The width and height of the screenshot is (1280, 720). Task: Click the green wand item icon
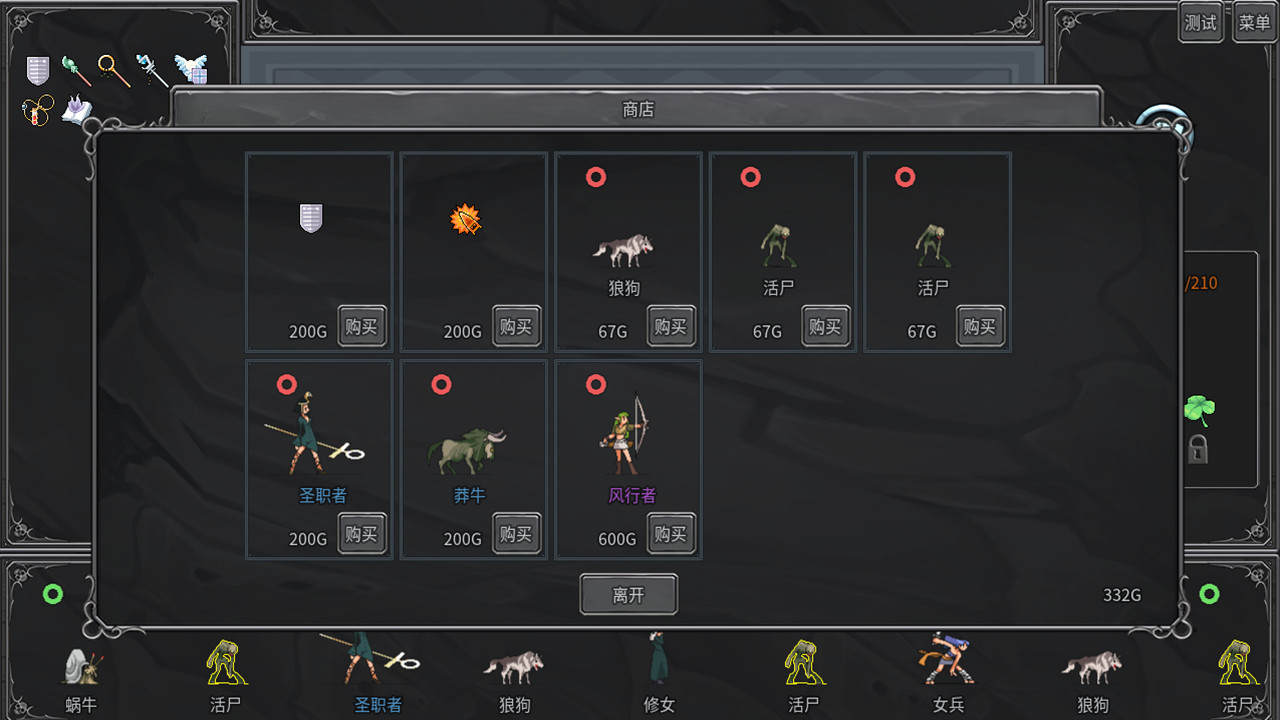coord(77,70)
